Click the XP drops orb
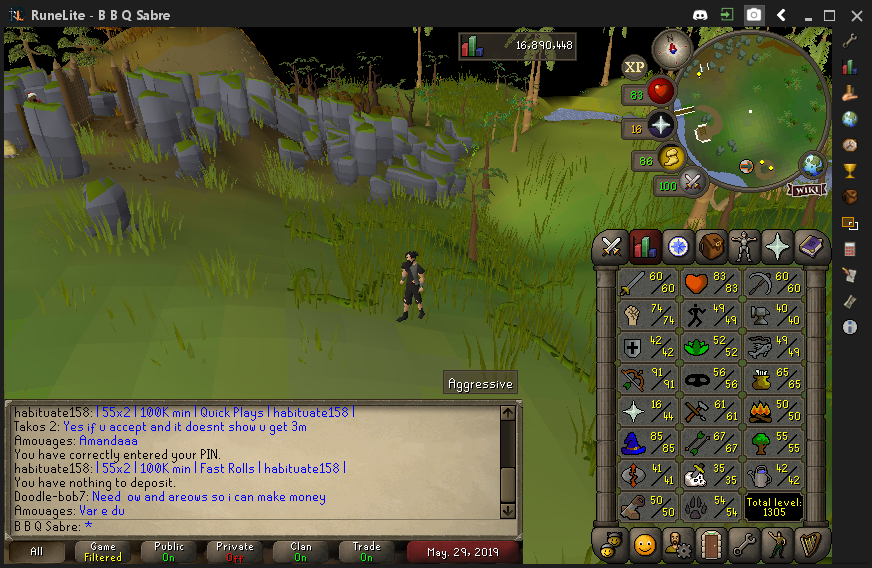The width and height of the screenshot is (872, 568). (x=635, y=67)
